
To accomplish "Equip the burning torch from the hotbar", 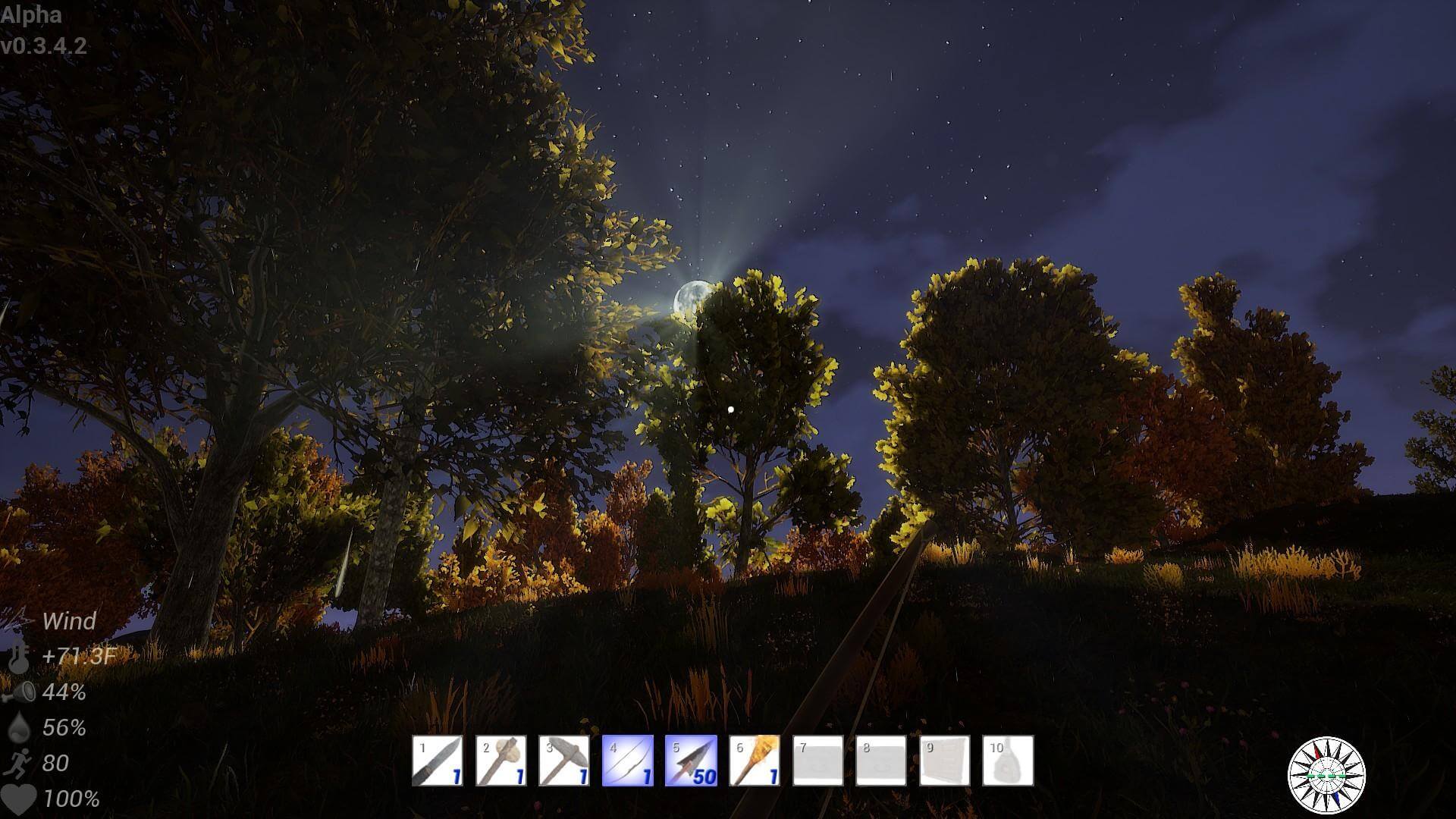I will pos(755,761).
